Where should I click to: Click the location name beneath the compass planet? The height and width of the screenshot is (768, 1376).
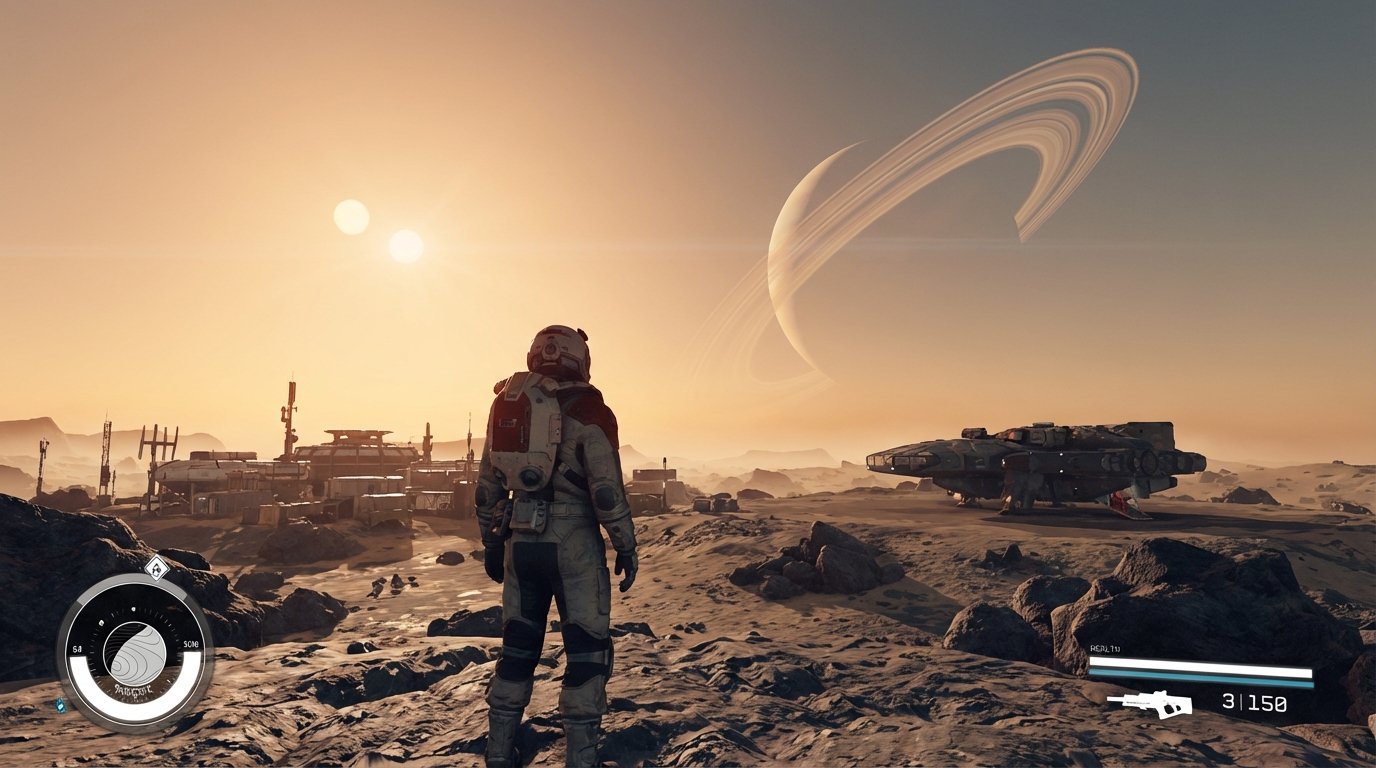[x=134, y=688]
